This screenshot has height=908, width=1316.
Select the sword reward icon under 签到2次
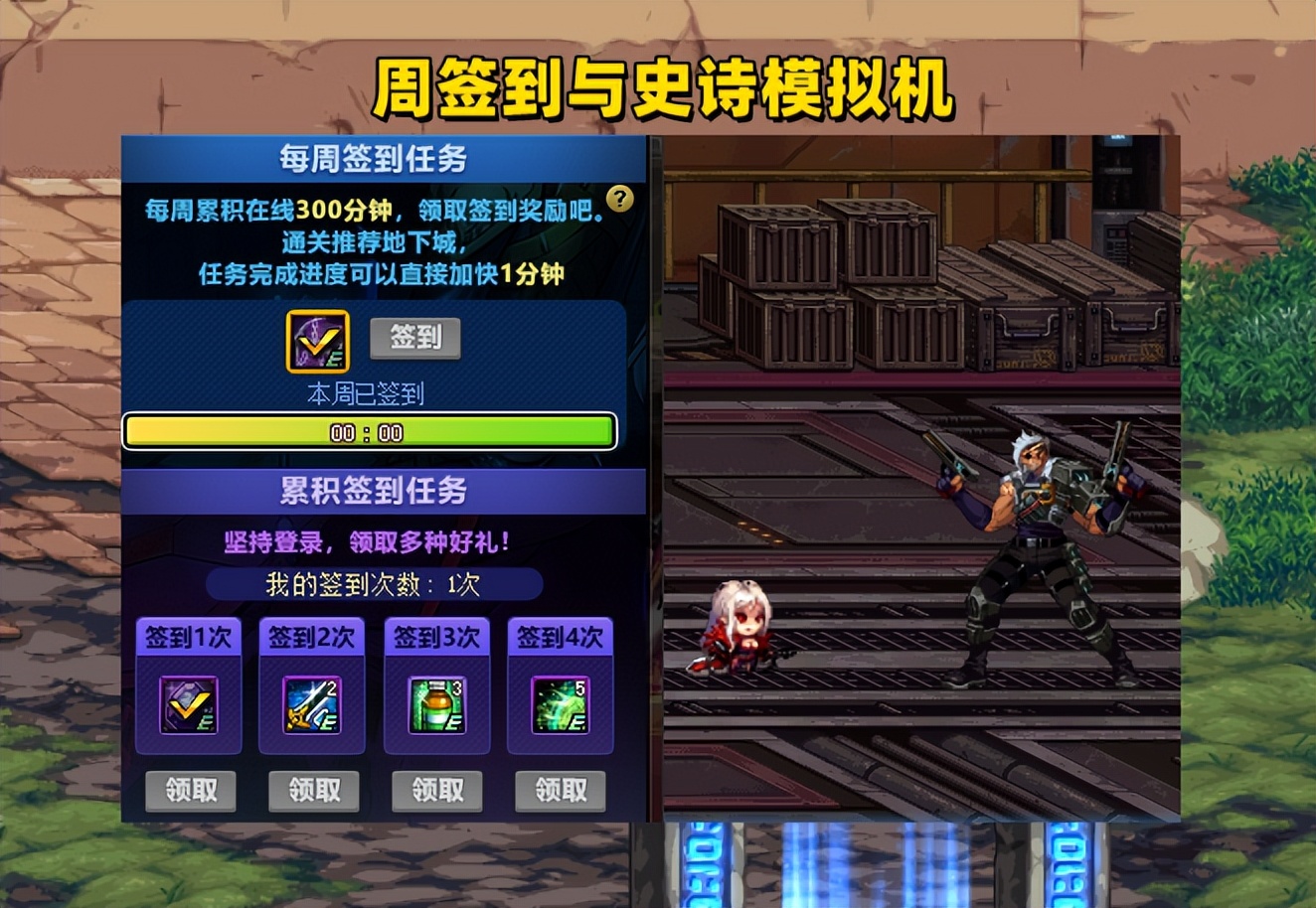point(312,705)
